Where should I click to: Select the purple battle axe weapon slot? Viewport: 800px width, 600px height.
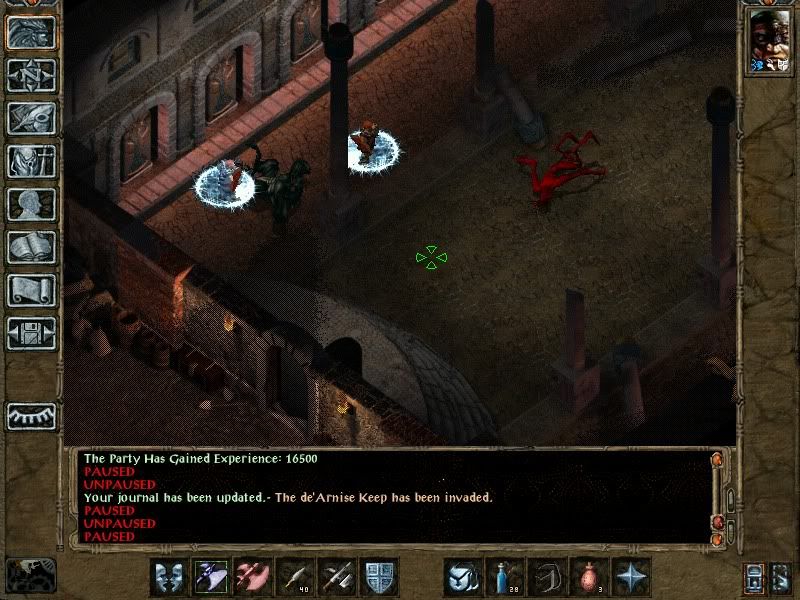pyautogui.click(x=211, y=577)
